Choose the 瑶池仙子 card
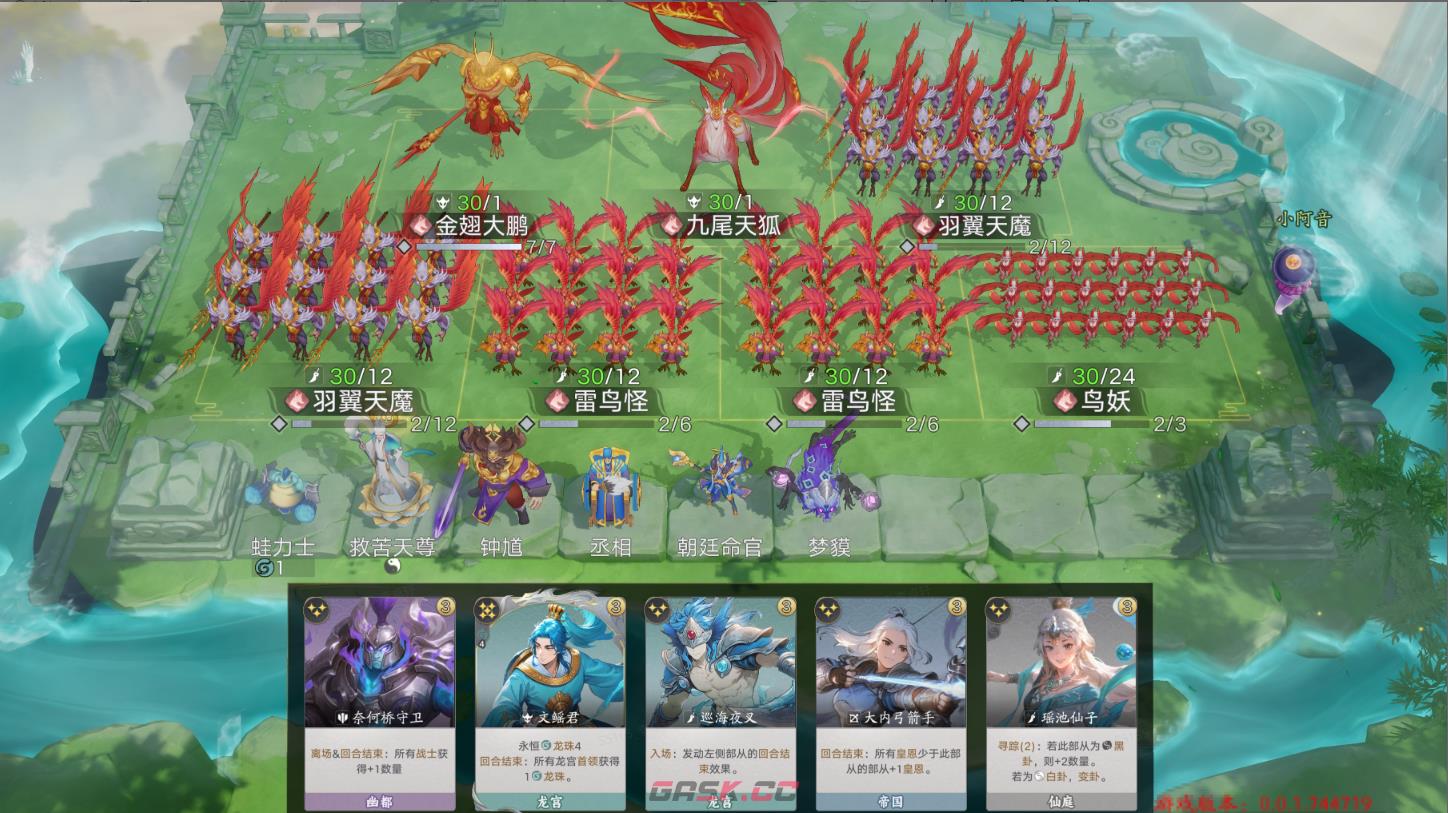Image resolution: width=1448 pixels, height=813 pixels. point(1060,700)
